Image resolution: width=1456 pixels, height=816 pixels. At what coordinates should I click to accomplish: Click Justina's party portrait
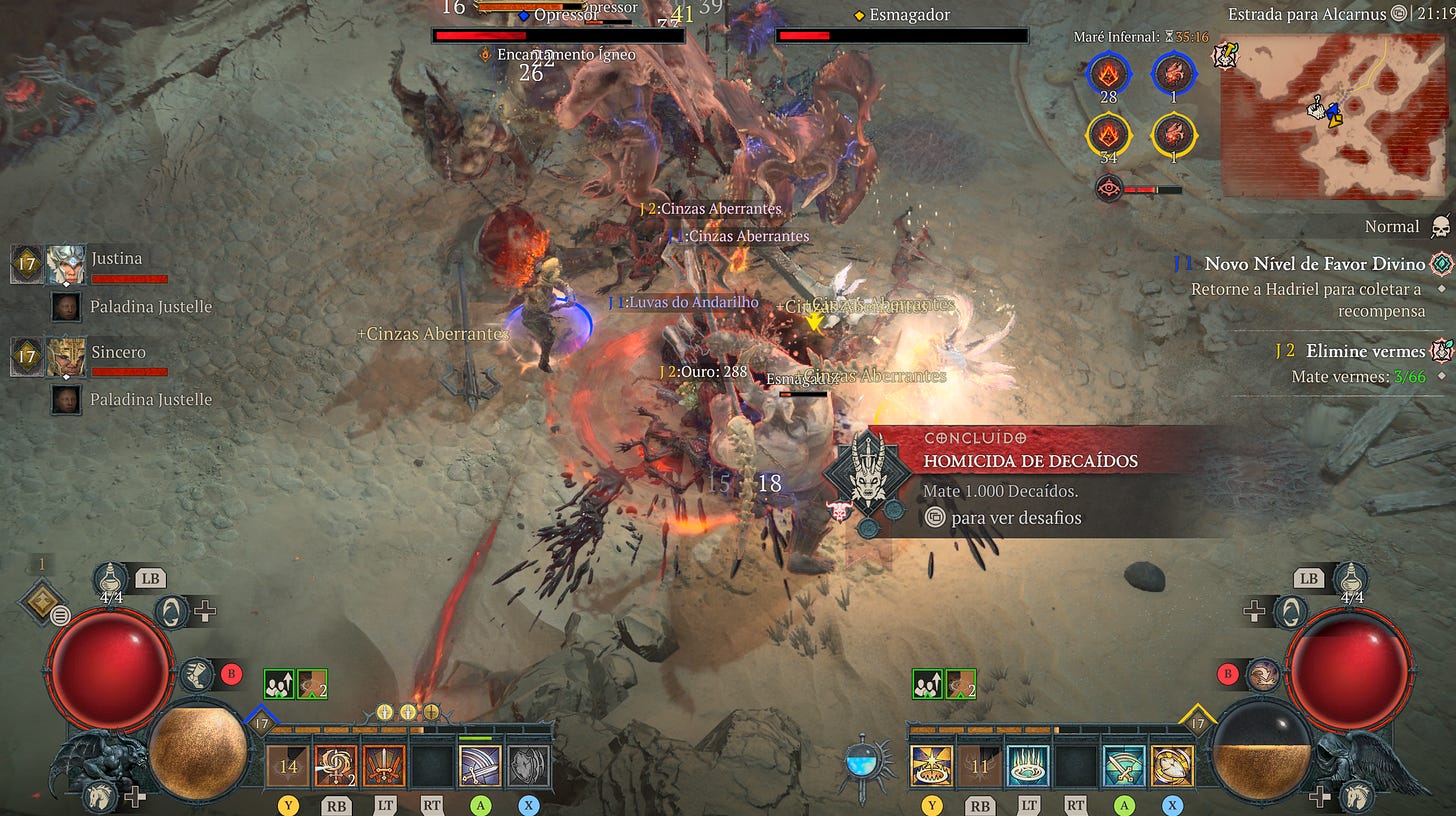66,265
